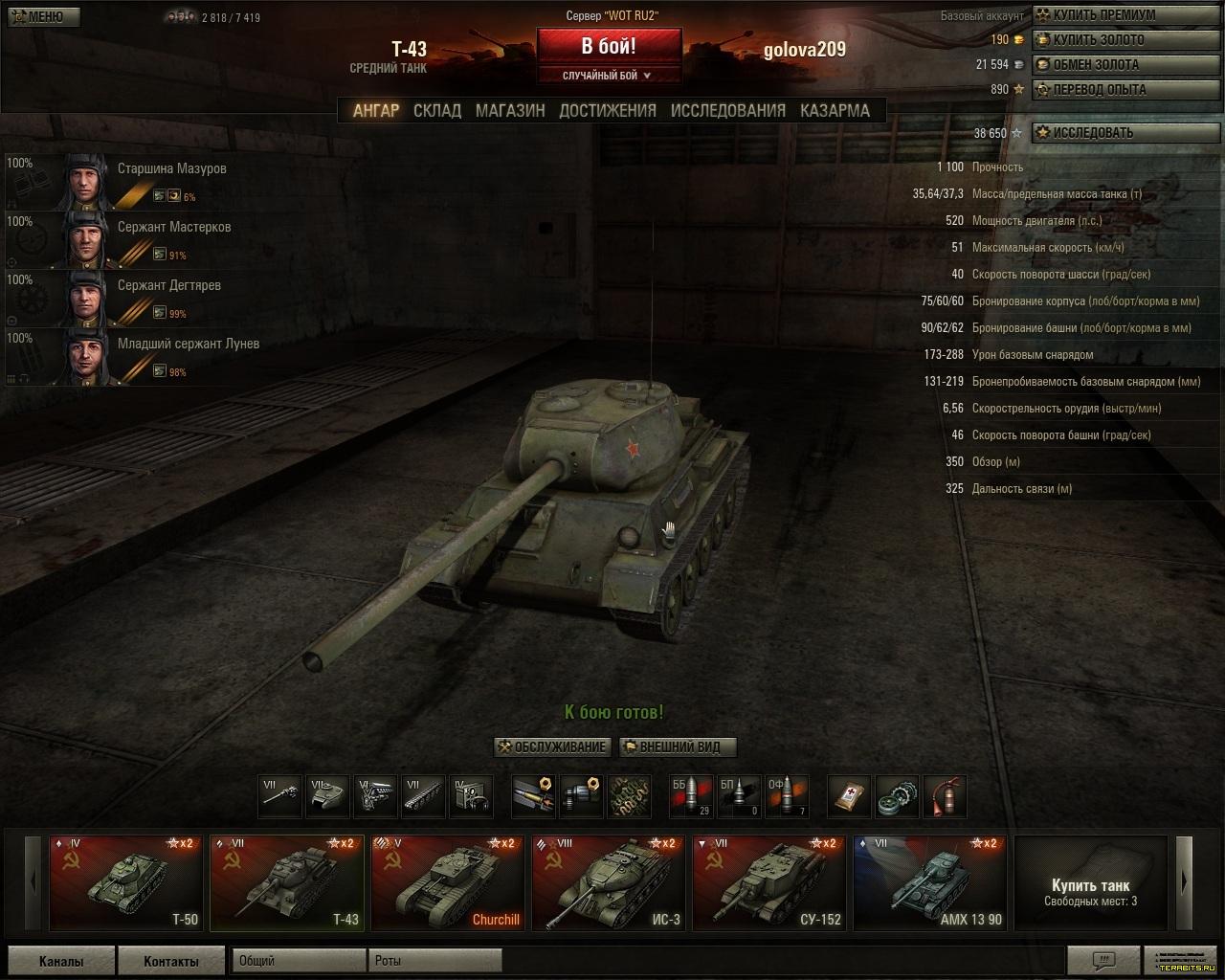
Task: Start the battle with В бой! button
Action: 609,46
